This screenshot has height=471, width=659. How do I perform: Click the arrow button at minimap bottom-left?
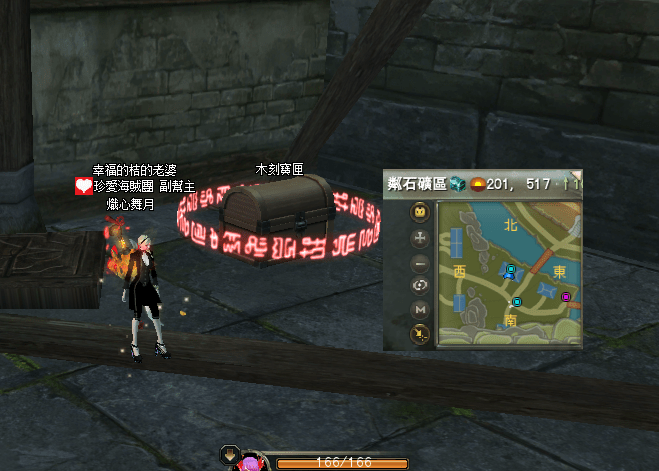coord(421,334)
